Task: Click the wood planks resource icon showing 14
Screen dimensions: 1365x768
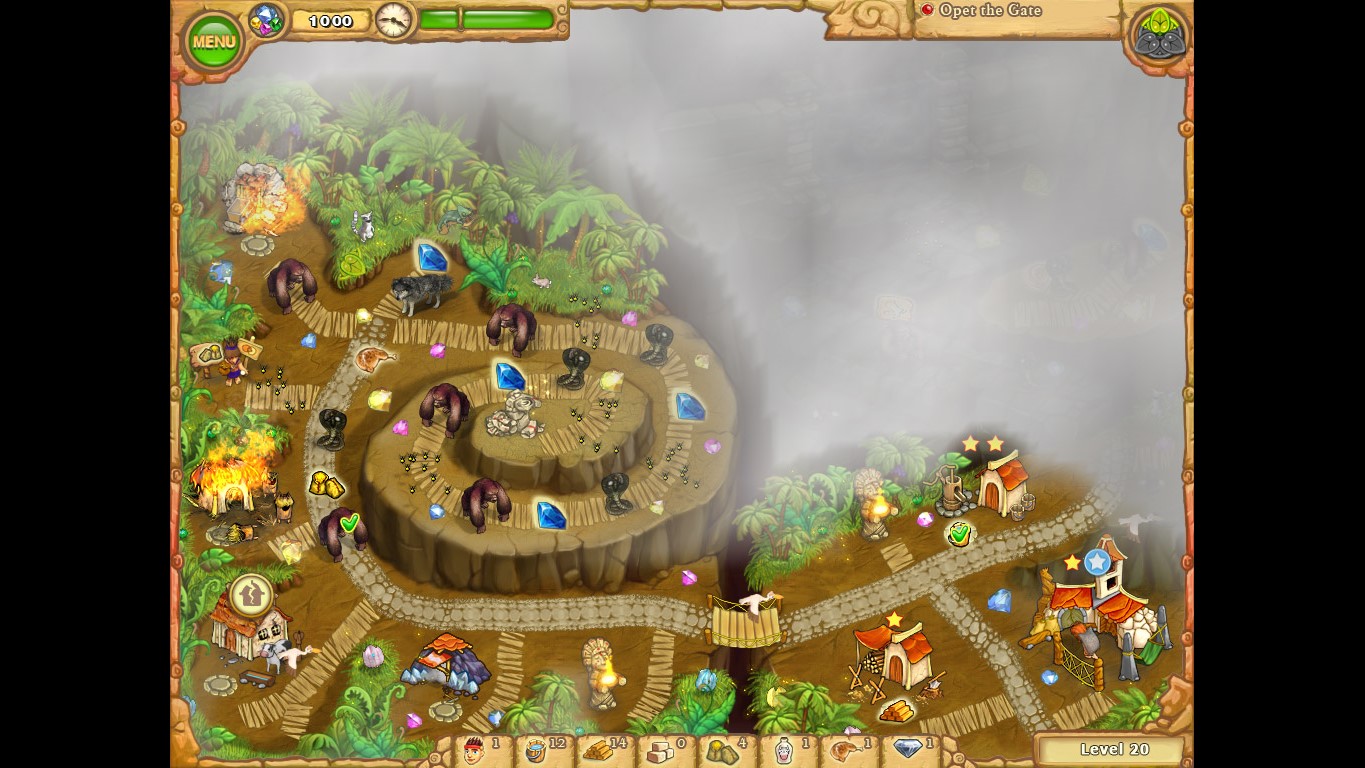Action: [x=600, y=752]
